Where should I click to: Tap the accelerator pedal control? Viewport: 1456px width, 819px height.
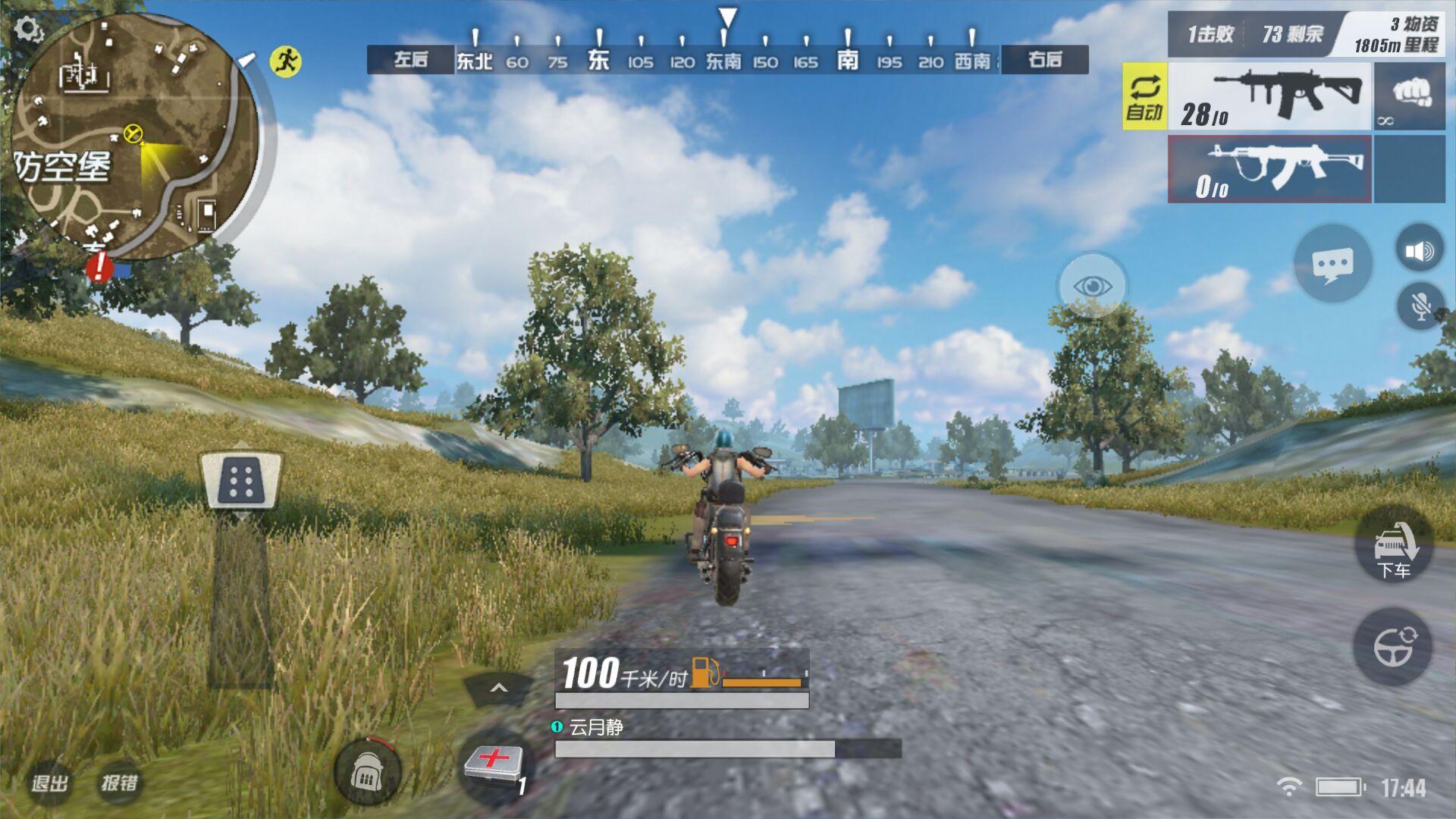[x=241, y=482]
